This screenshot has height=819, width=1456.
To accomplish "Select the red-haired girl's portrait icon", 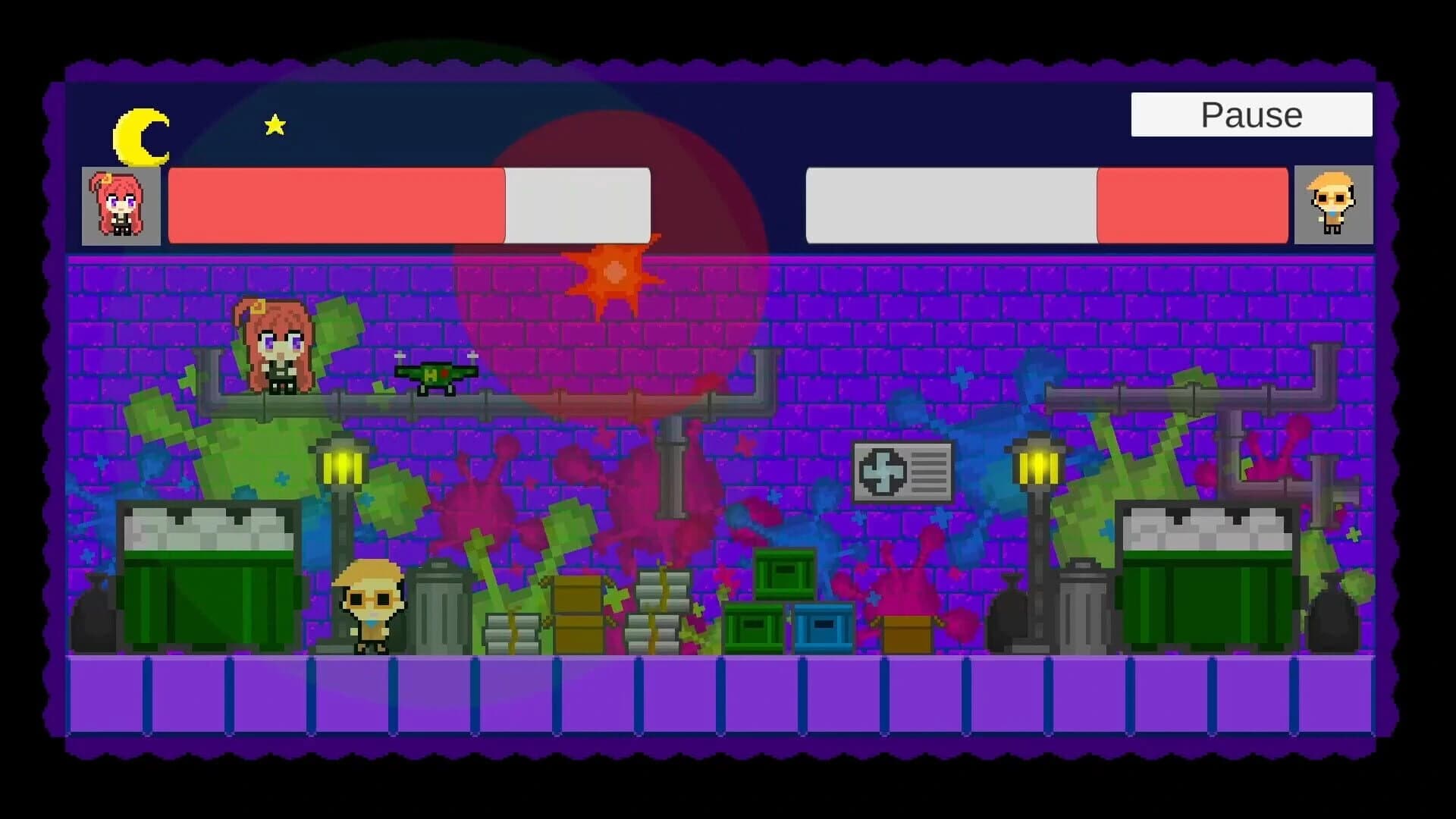I will point(120,205).
